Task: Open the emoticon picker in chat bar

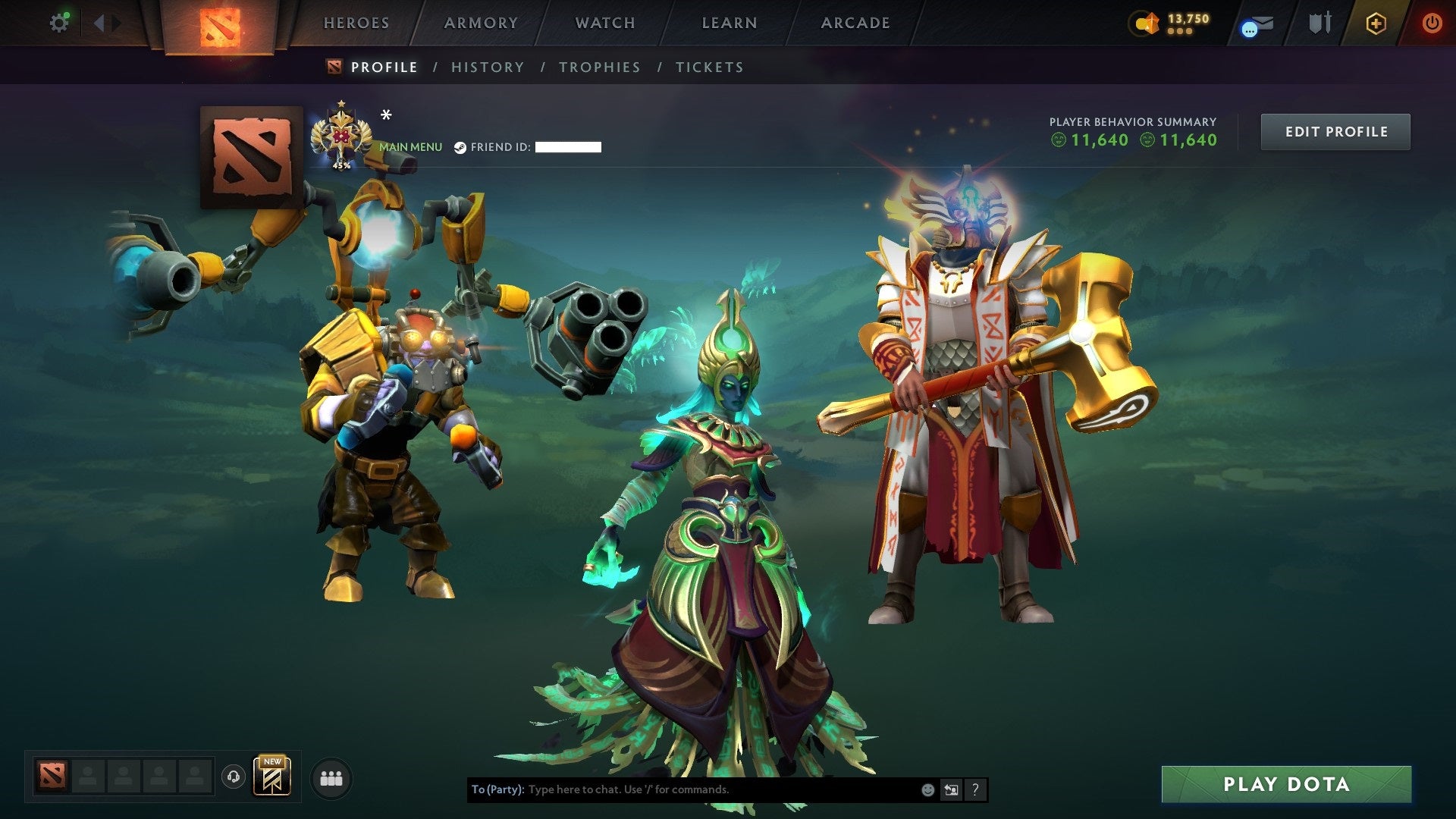Action: click(927, 789)
